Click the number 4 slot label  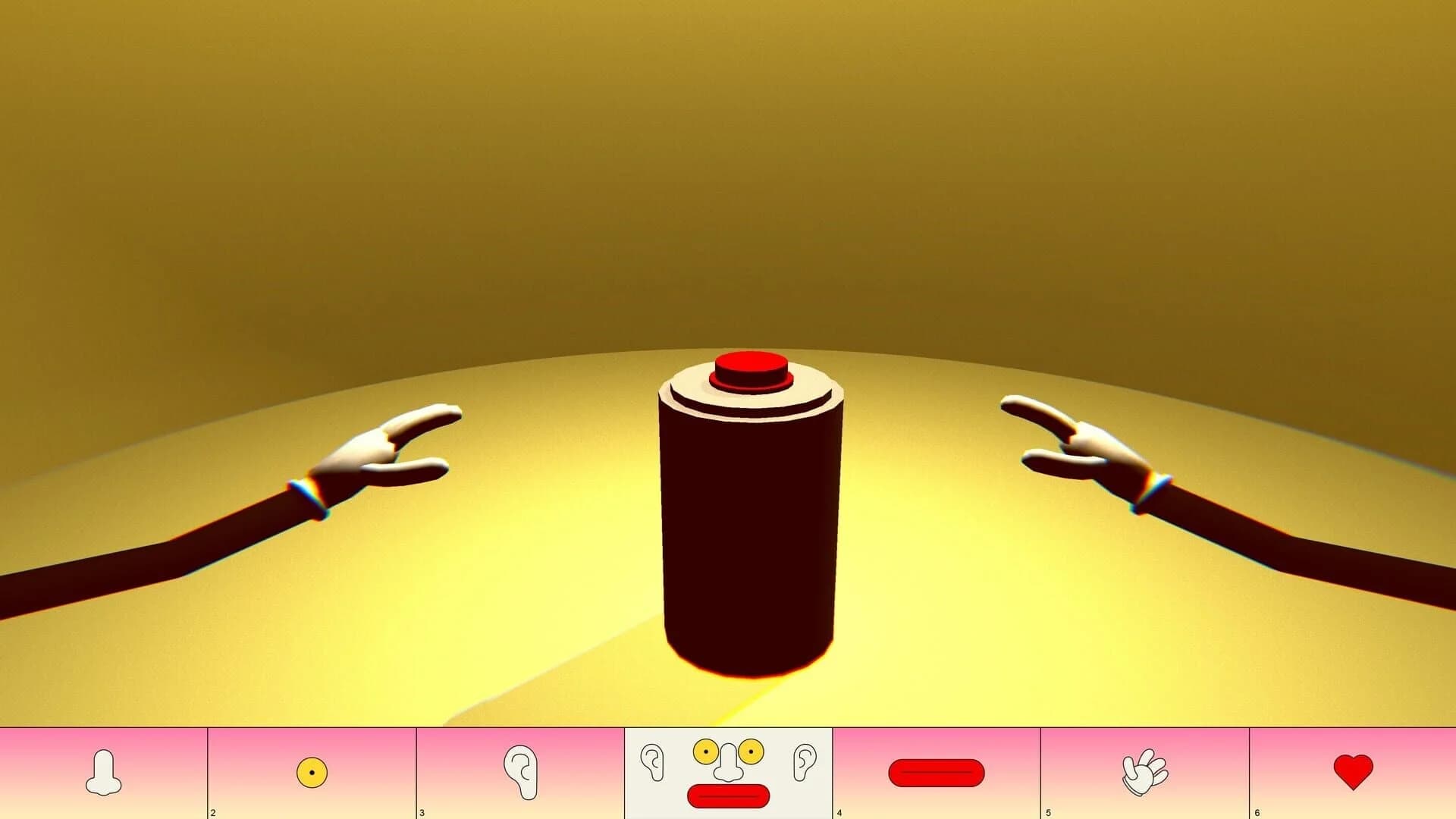click(840, 811)
